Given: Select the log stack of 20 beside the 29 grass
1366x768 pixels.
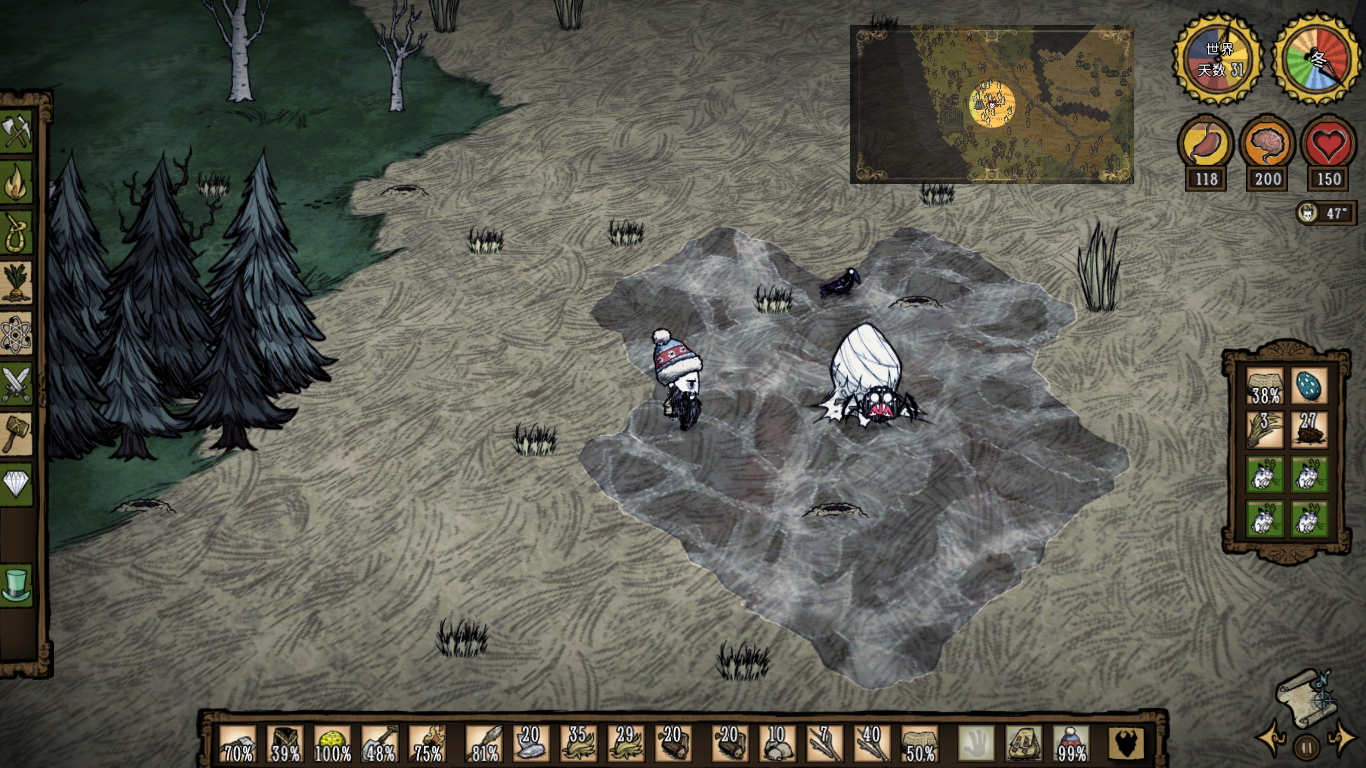Looking at the screenshot, I should (673, 744).
